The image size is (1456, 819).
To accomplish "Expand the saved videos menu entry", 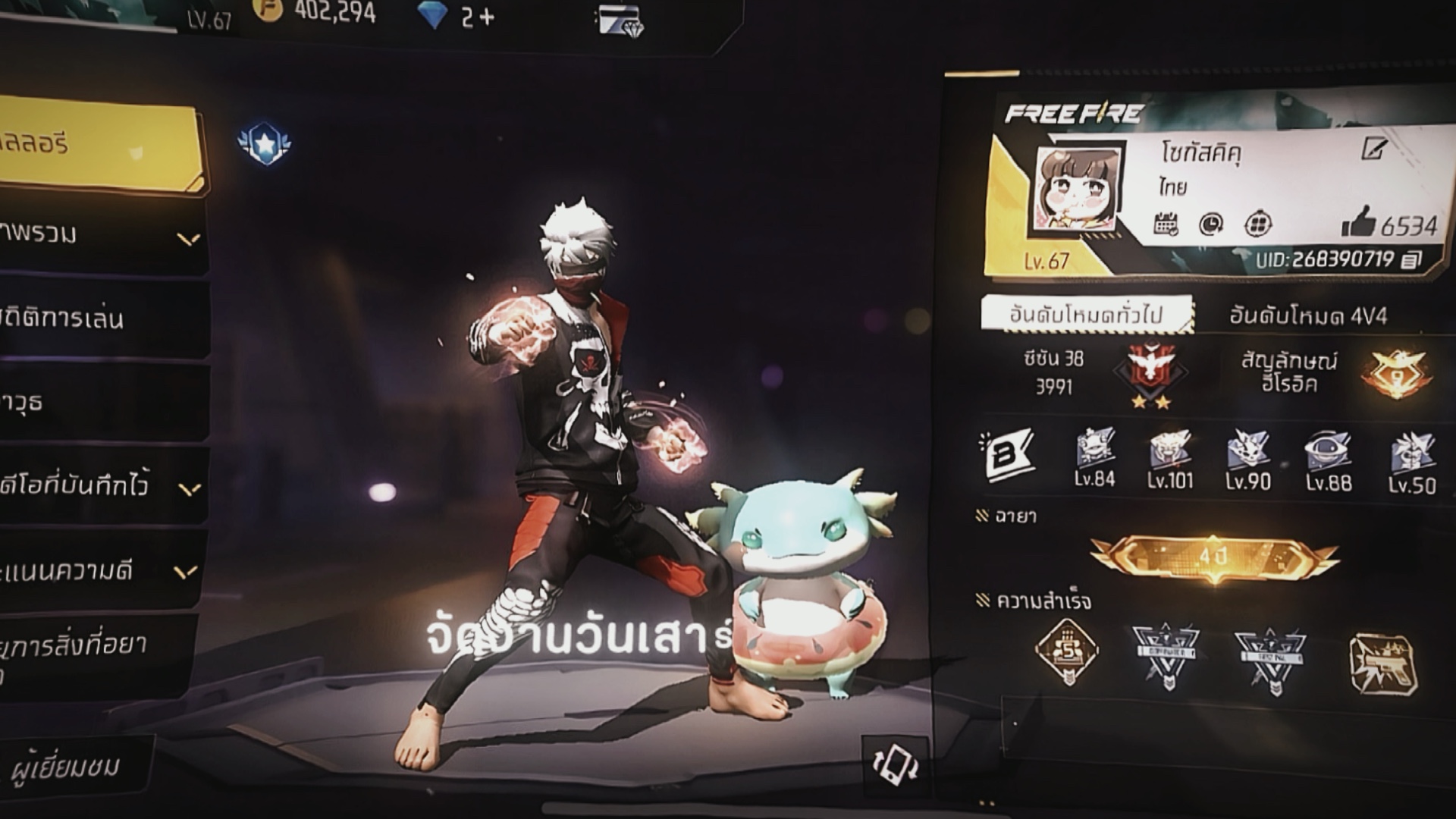I will tap(99, 485).
